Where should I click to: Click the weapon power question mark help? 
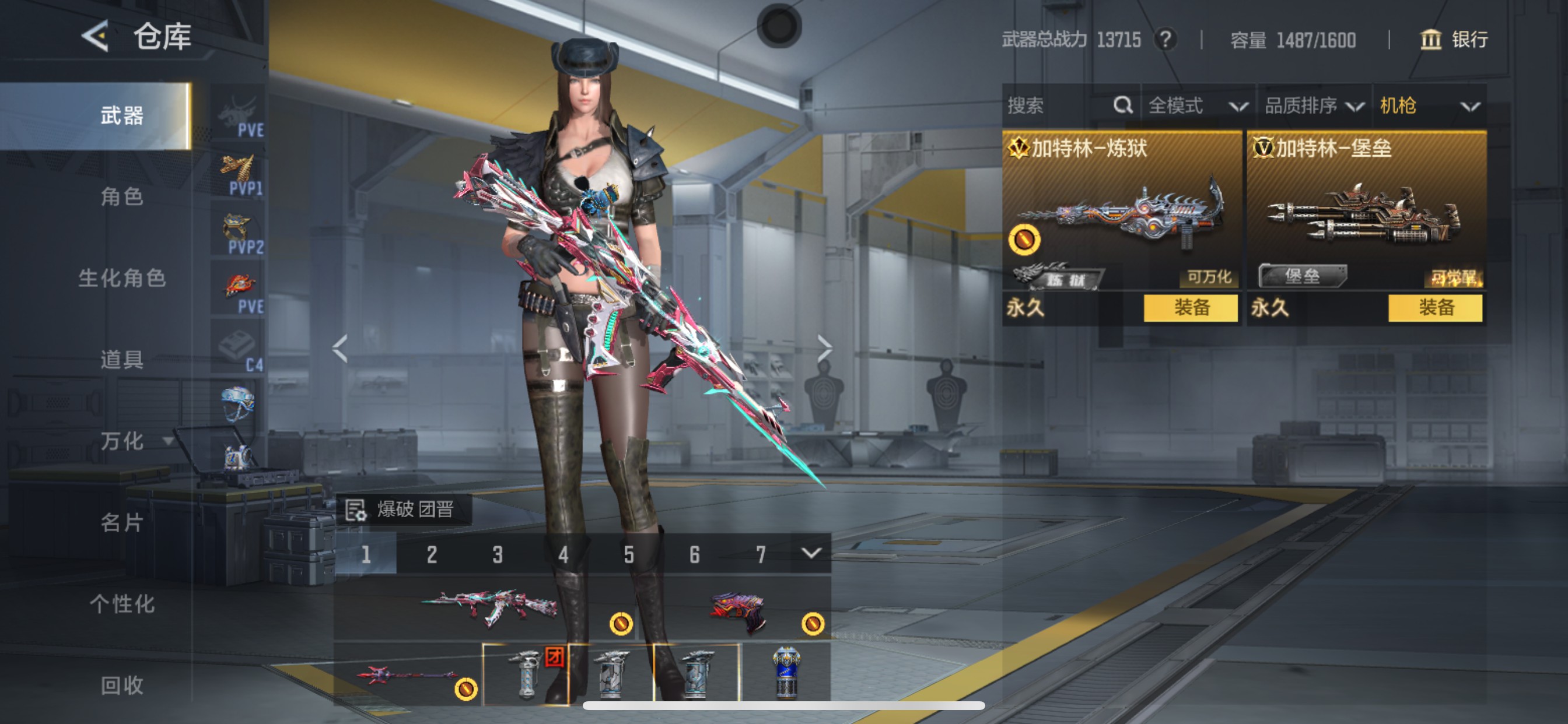[1165, 40]
